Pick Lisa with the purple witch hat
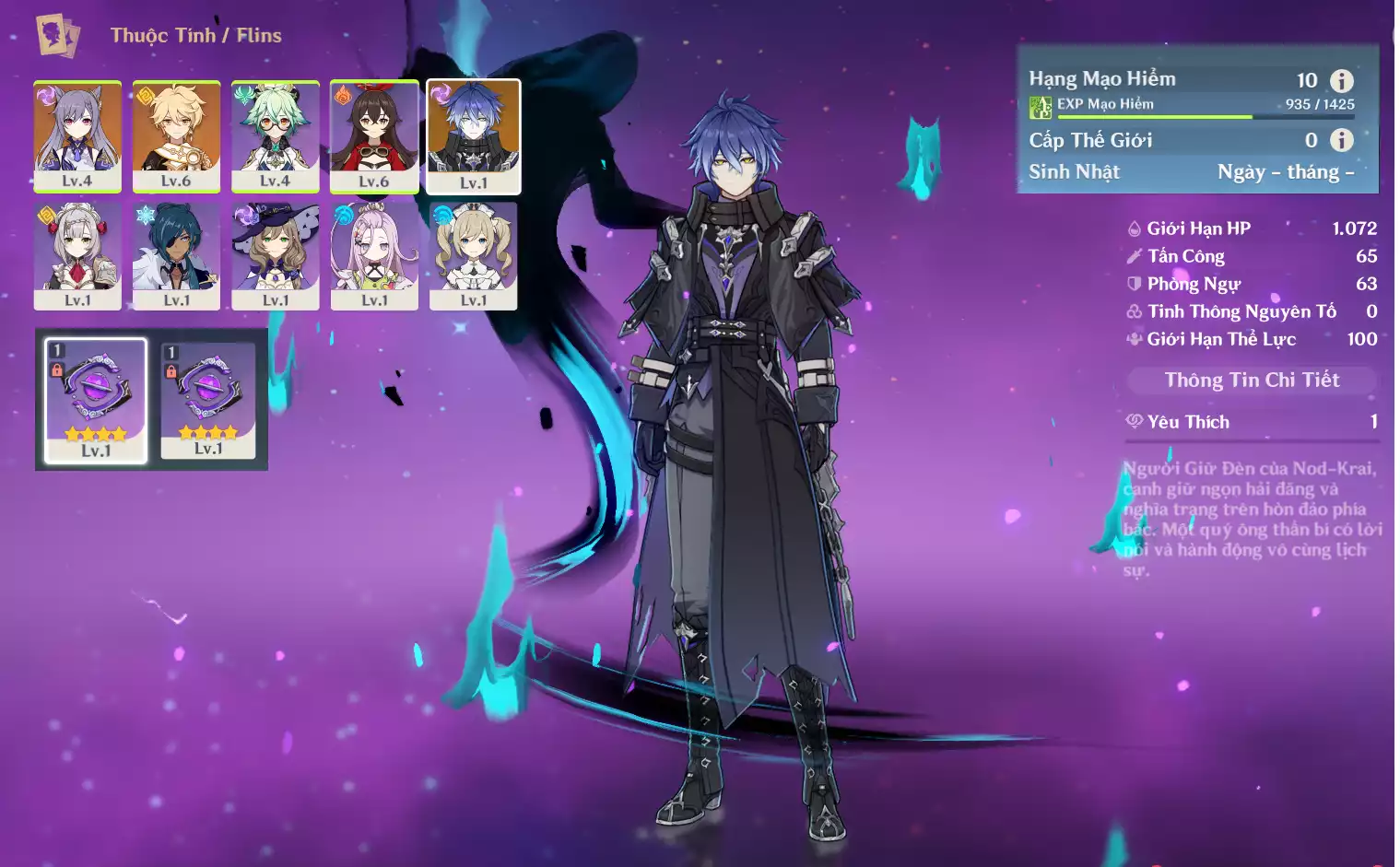This screenshot has width=1400, height=867. (275, 255)
